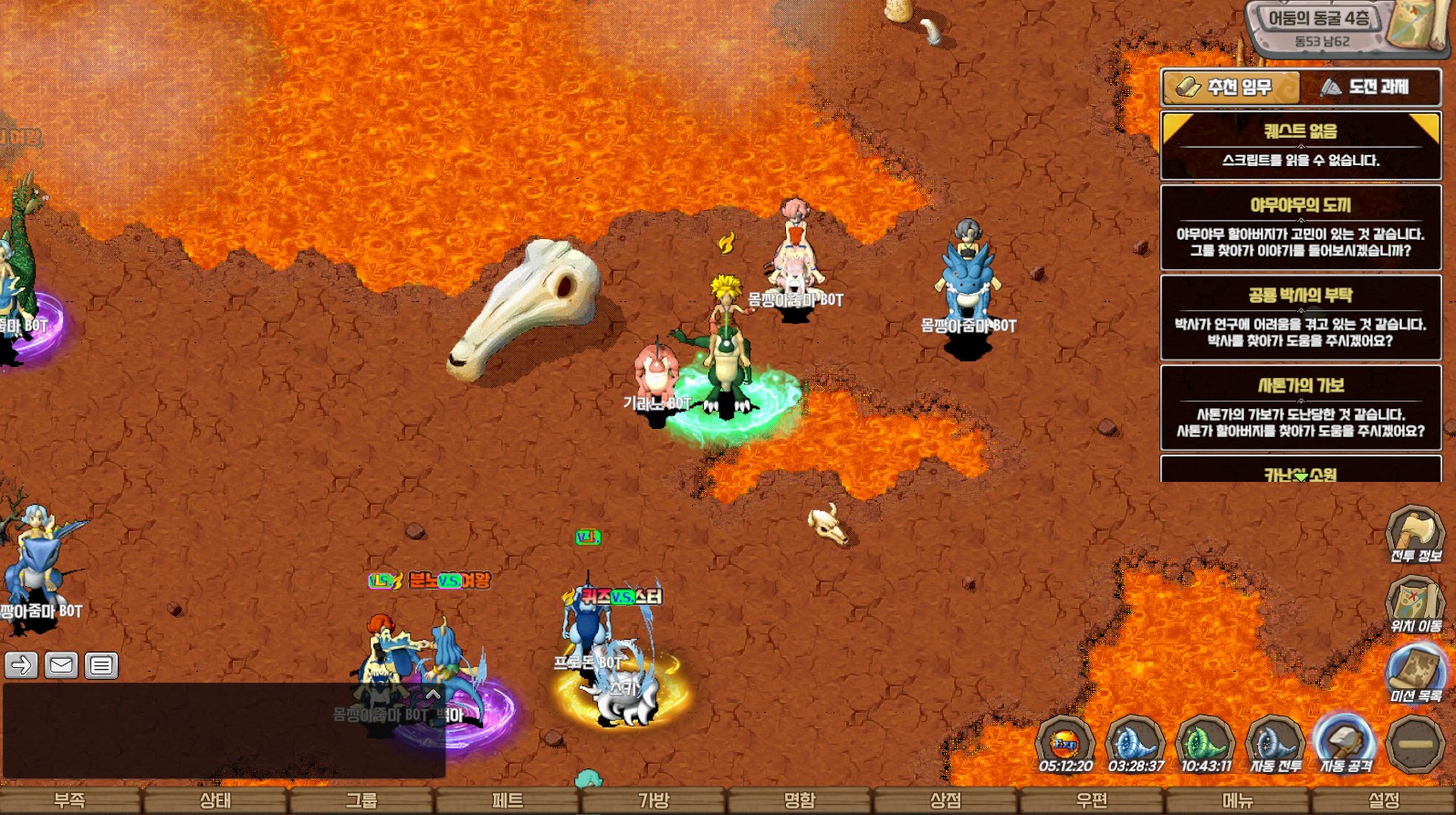Open the 미션 목록 scroll icon

click(1415, 673)
